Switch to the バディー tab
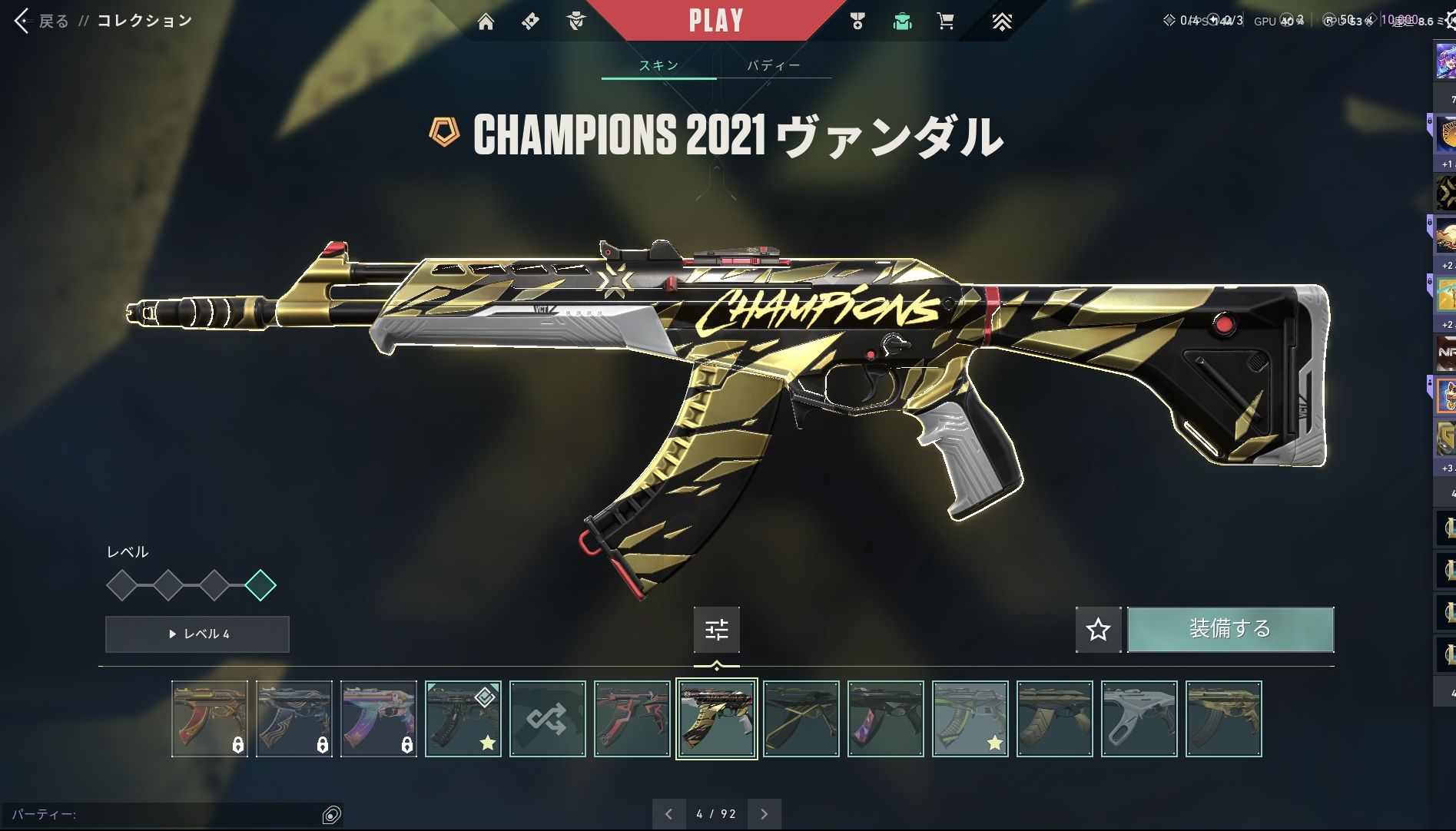 point(773,65)
